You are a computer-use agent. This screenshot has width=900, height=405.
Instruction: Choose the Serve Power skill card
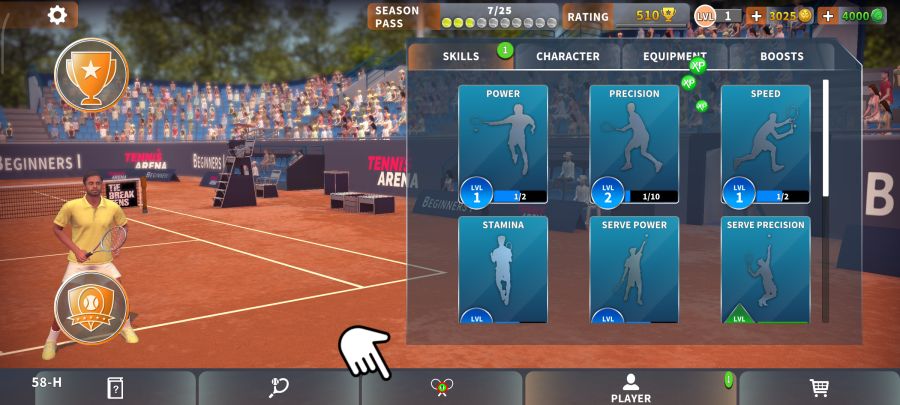point(634,270)
